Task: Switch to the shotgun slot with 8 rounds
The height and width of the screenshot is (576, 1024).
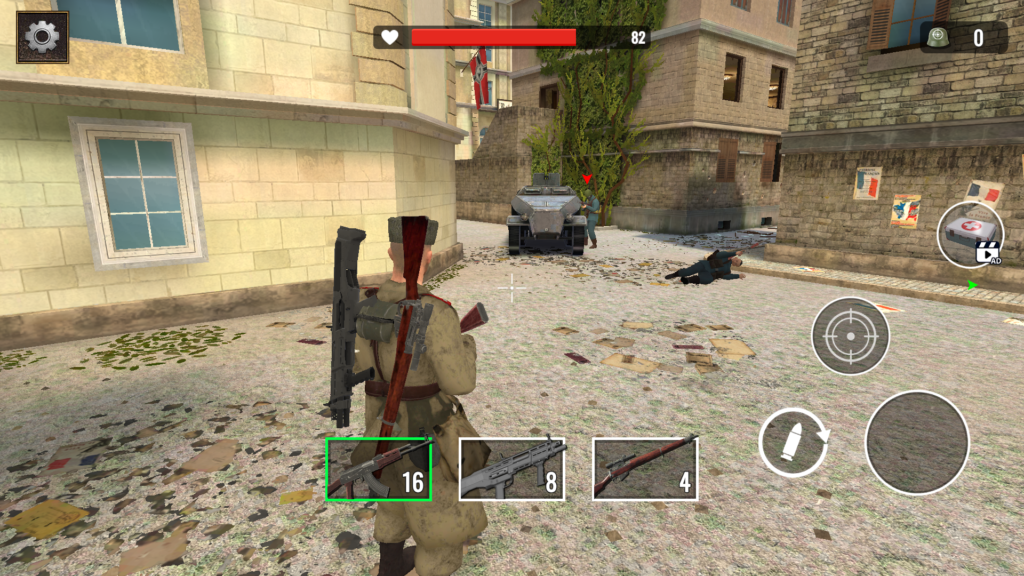Action: point(511,469)
